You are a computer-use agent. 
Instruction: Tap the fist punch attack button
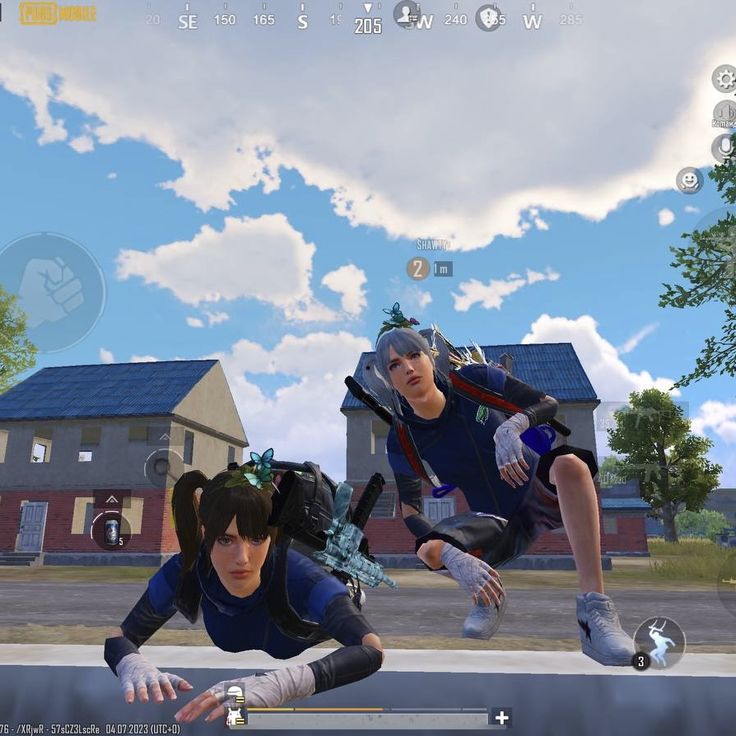point(51,291)
